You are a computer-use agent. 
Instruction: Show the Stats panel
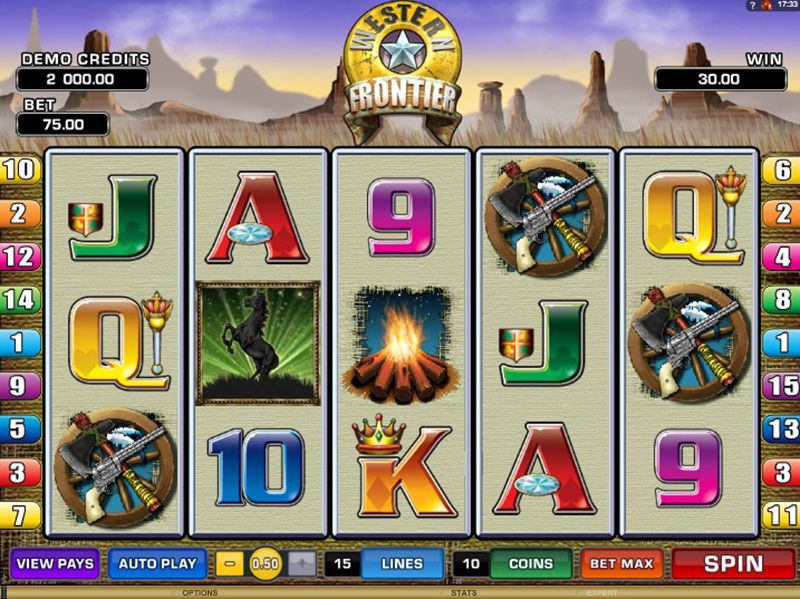pyautogui.click(x=464, y=593)
